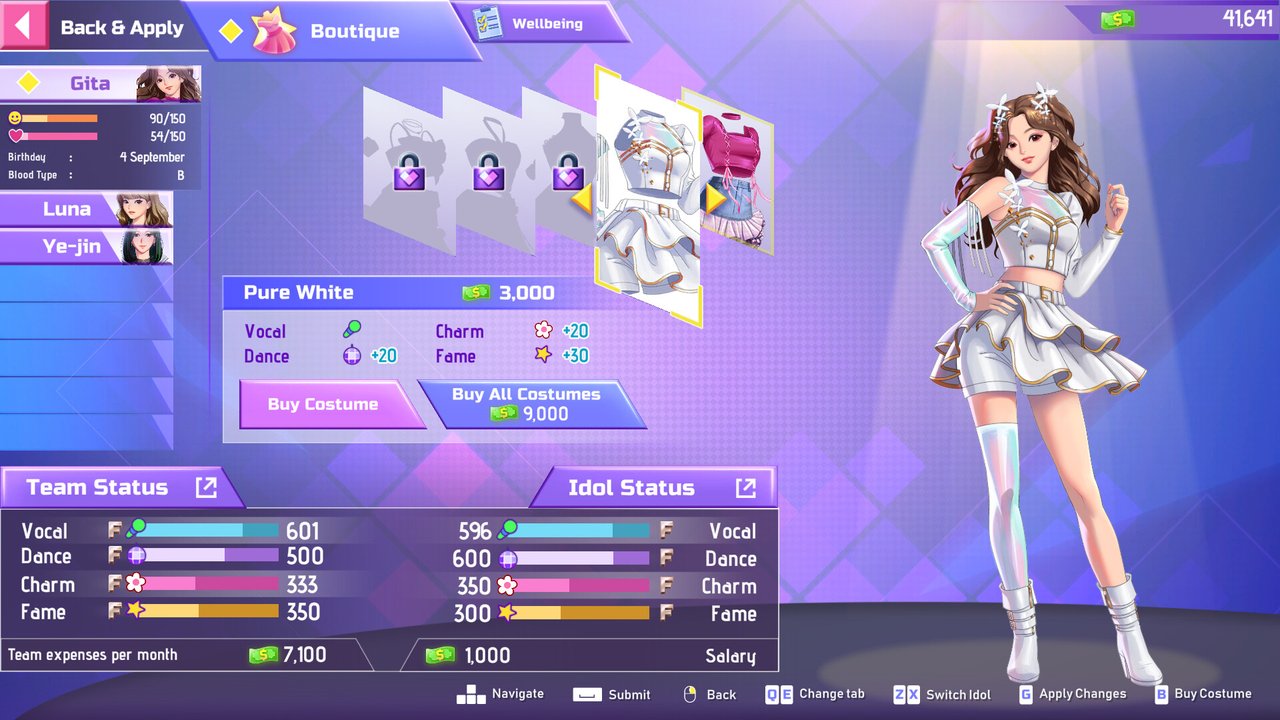The width and height of the screenshot is (1280, 720).
Task: Click the left yellow costume arrow
Action: [x=581, y=199]
